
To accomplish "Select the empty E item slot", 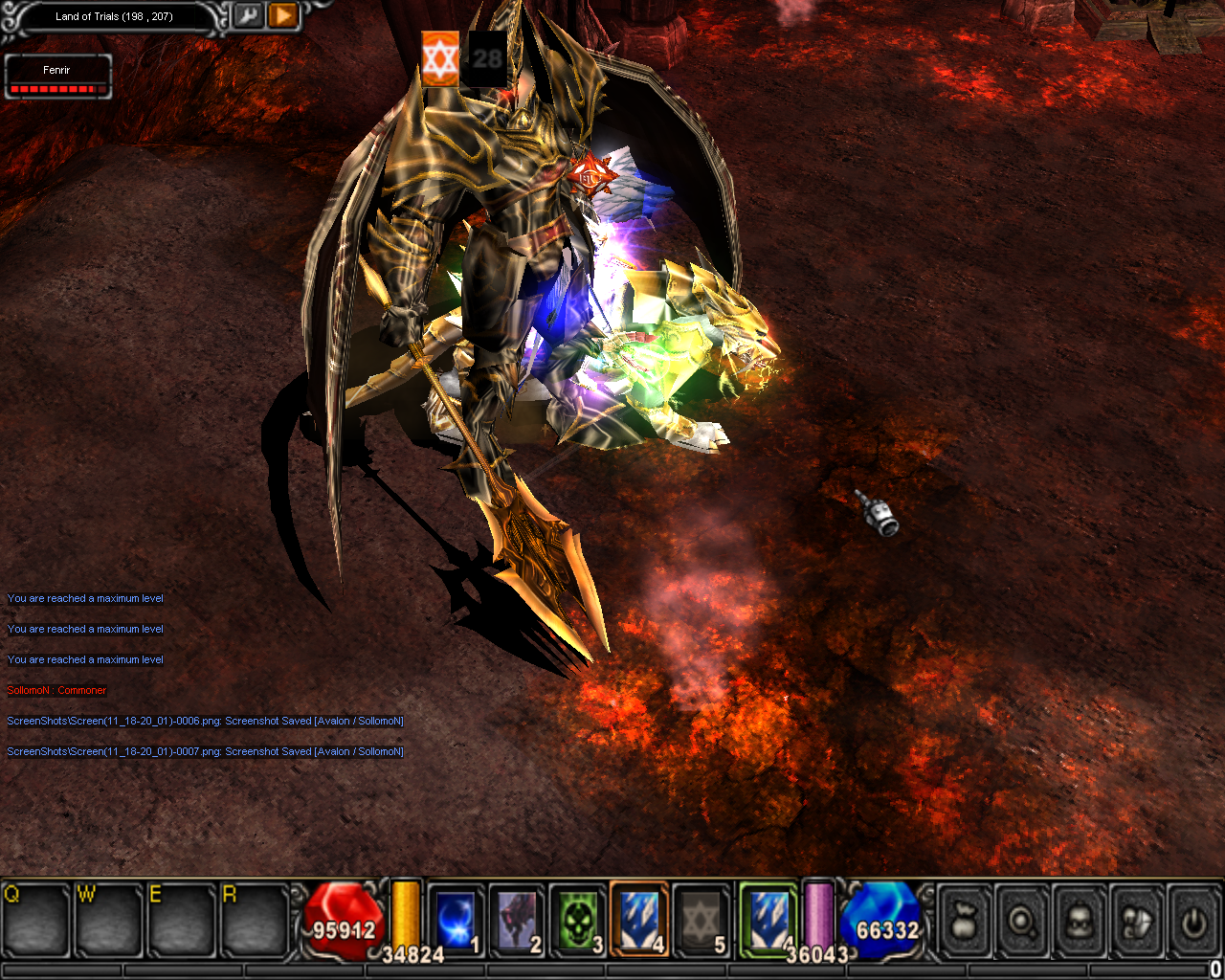I will 182,921.
